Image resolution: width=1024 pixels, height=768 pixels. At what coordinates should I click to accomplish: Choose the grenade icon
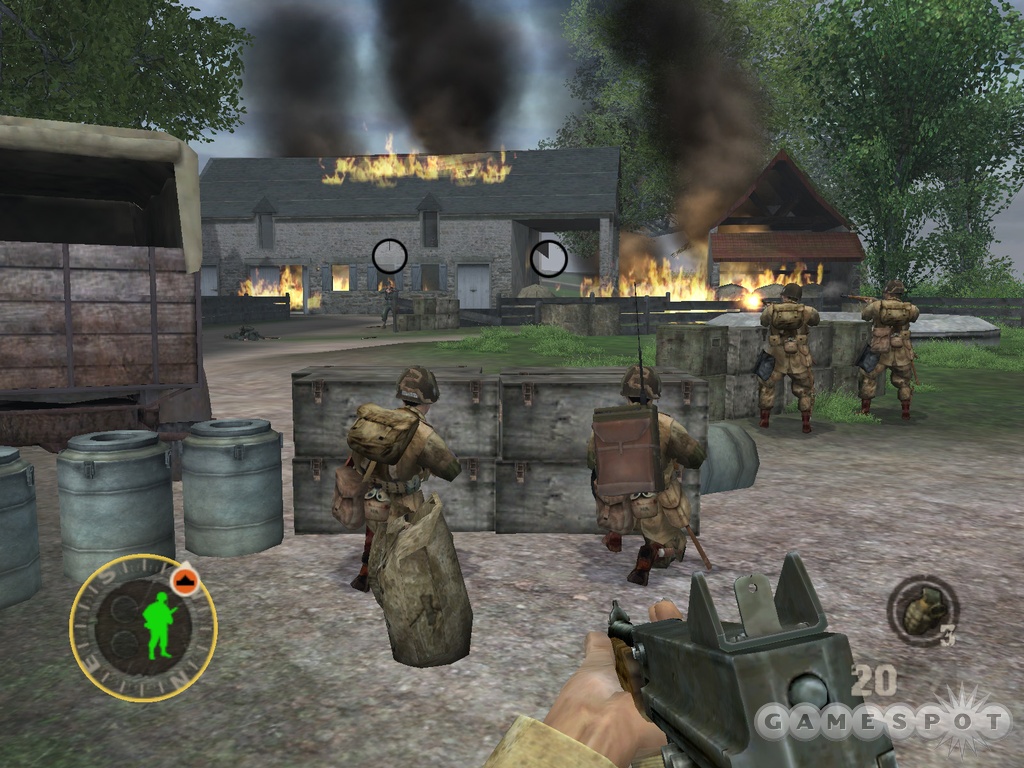[922, 610]
